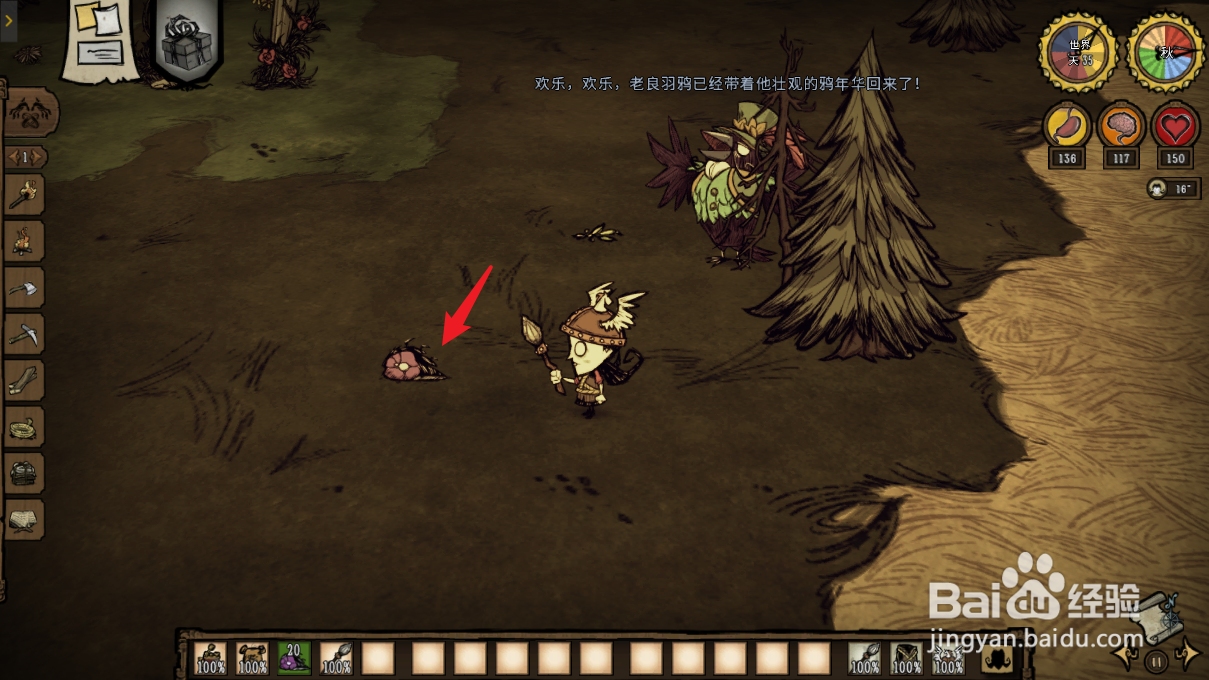Image resolution: width=1209 pixels, height=680 pixels.
Task: Click the winged helmet equipment slot
Action: pyautogui.click(x=948, y=658)
